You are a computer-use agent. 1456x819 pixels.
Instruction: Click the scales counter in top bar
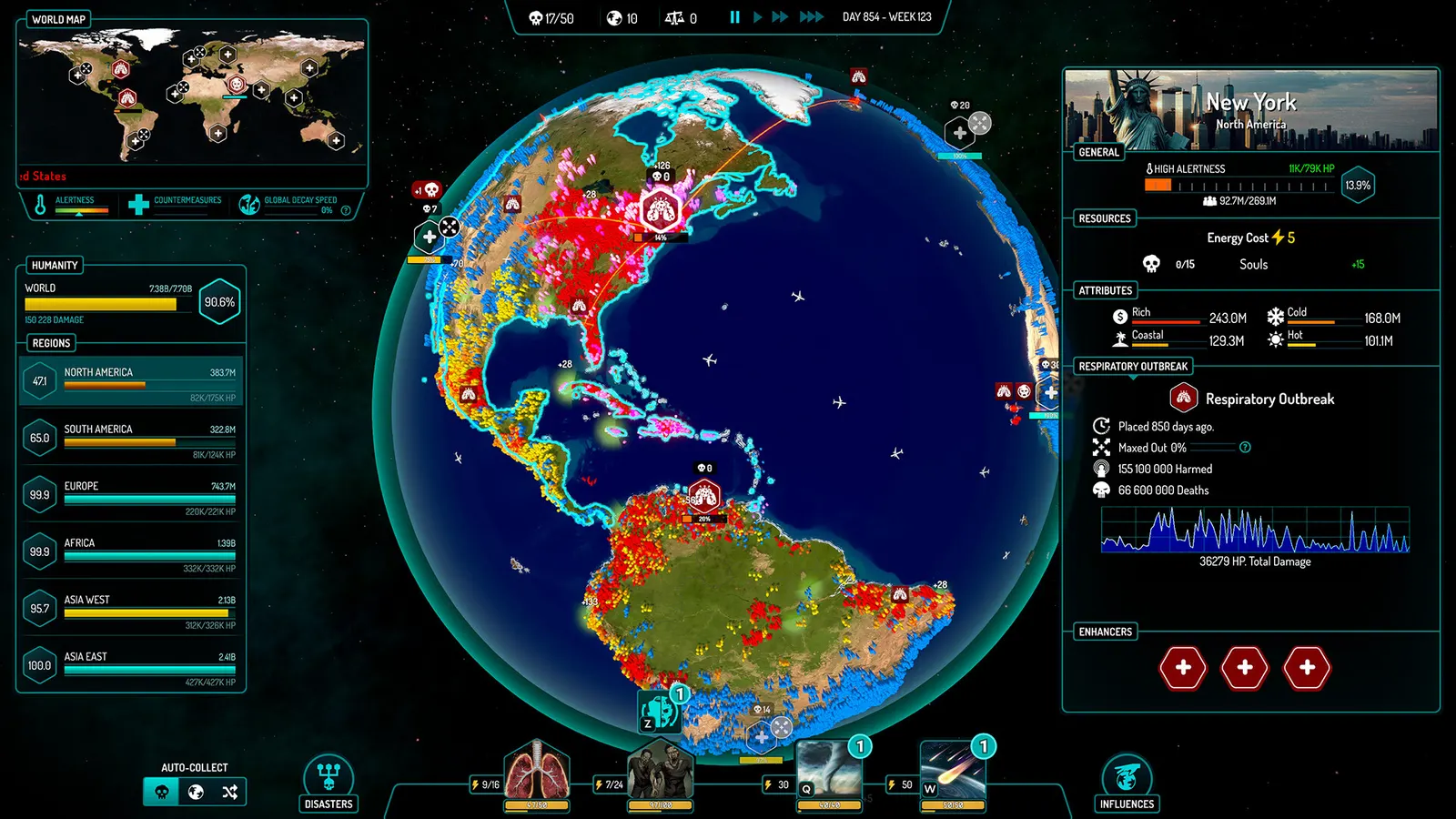(x=681, y=15)
